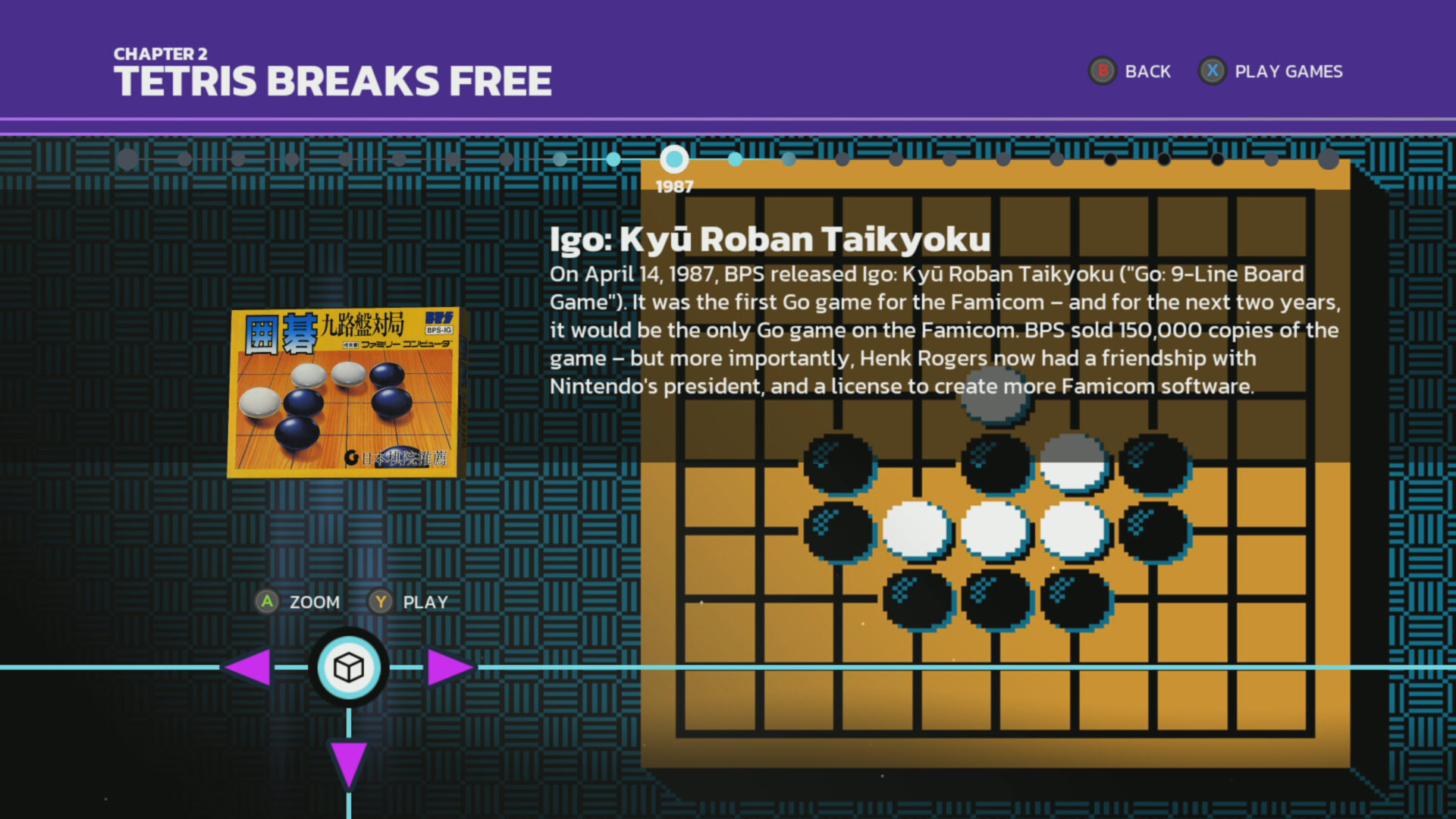Image resolution: width=1456 pixels, height=819 pixels.
Task: Toggle the cyan timeline node right of 1987
Action: click(735, 159)
